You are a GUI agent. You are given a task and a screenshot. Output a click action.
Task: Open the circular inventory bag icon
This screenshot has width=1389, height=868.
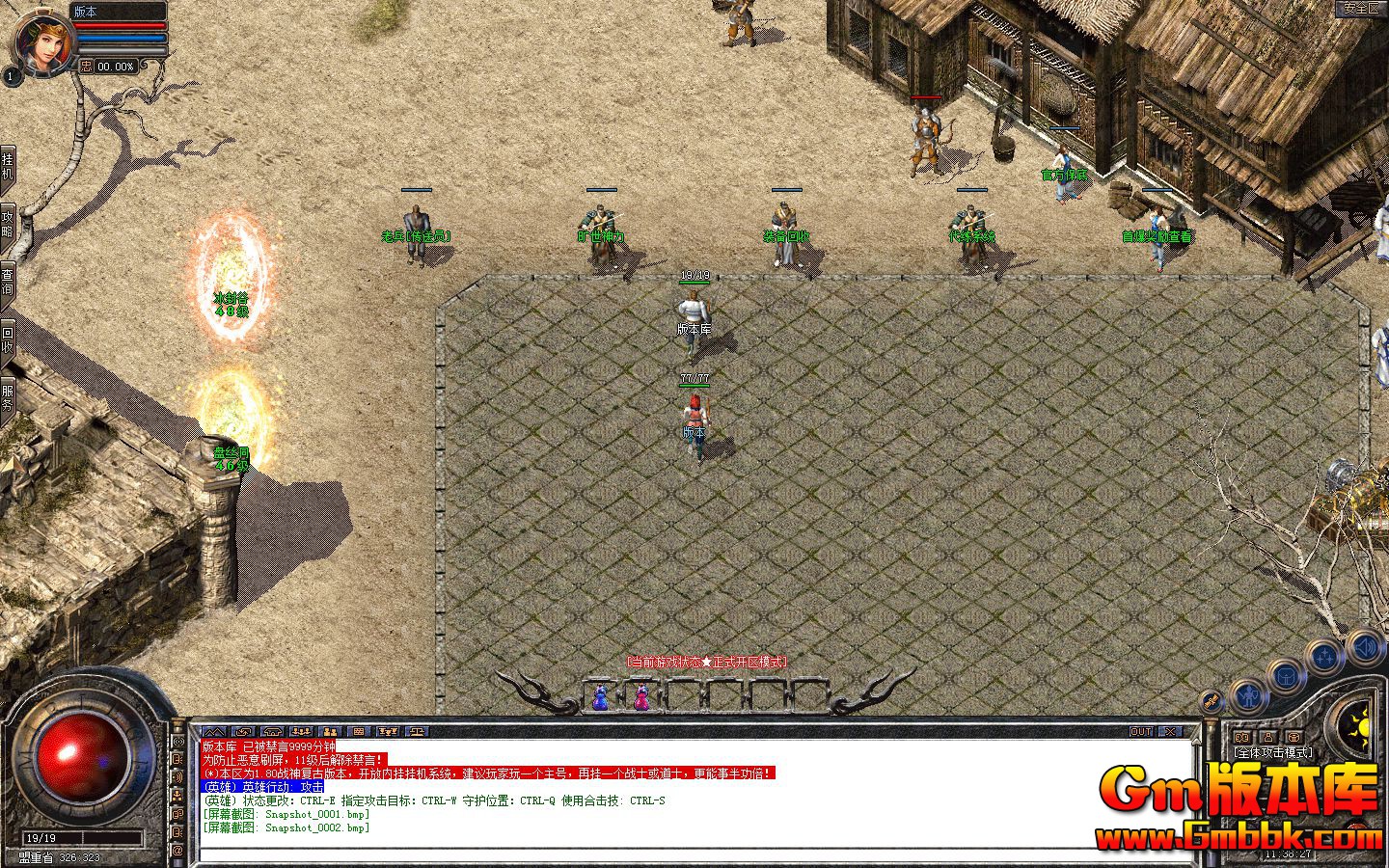[x=1287, y=676]
